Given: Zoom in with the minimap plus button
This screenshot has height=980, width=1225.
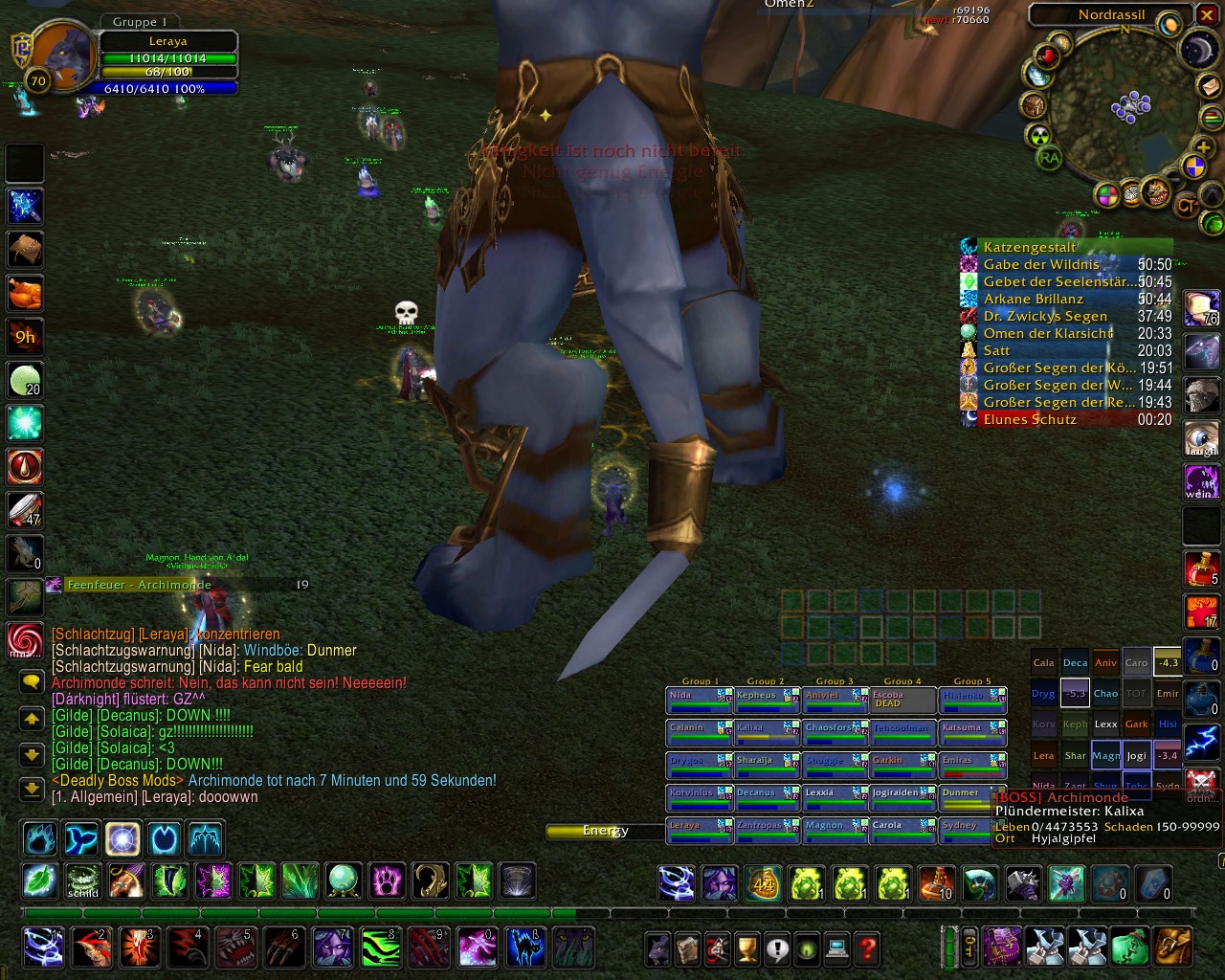Looking at the screenshot, I should coord(1206,145).
